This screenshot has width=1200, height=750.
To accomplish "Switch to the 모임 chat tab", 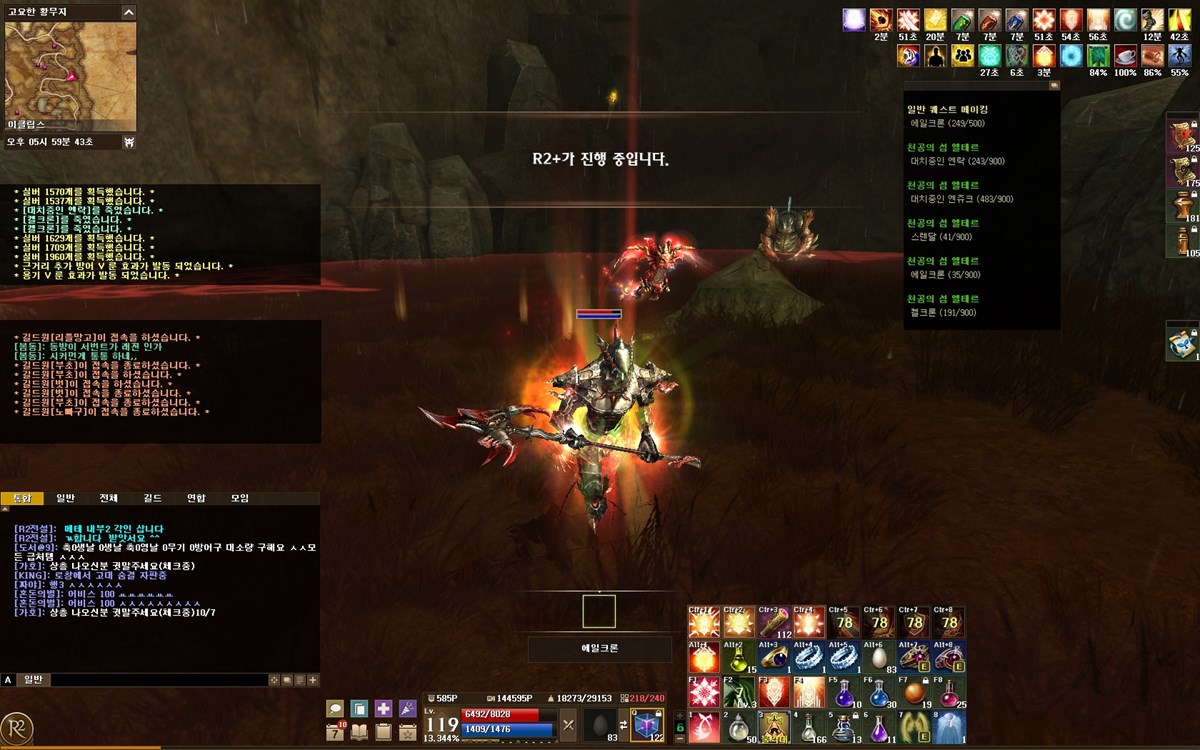I will [x=240, y=498].
